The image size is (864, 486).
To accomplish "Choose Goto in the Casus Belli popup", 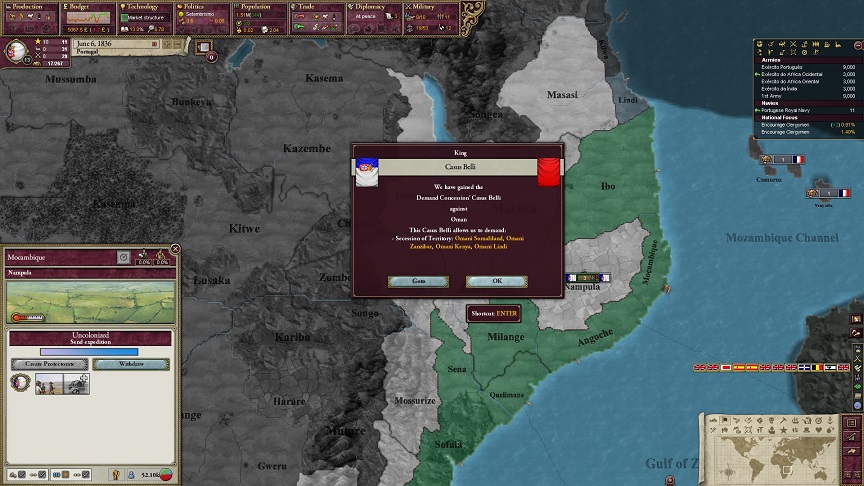I will (x=418, y=281).
